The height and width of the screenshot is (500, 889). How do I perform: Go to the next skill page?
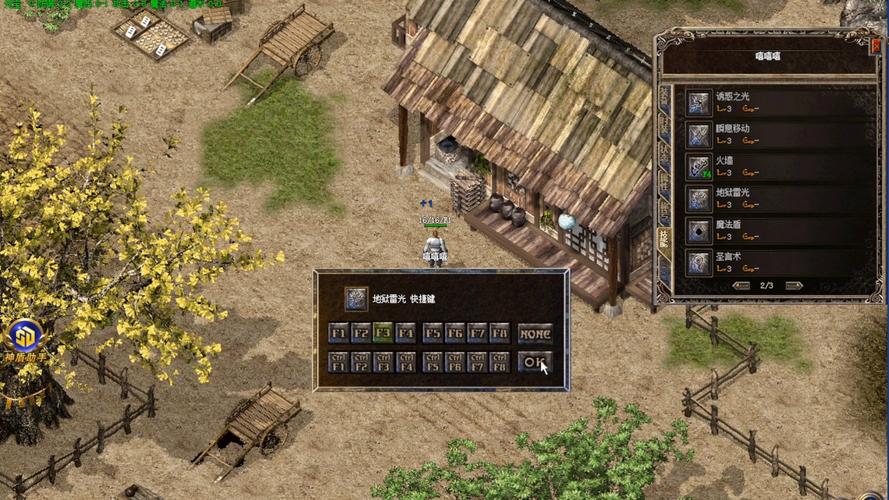[794, 286]
